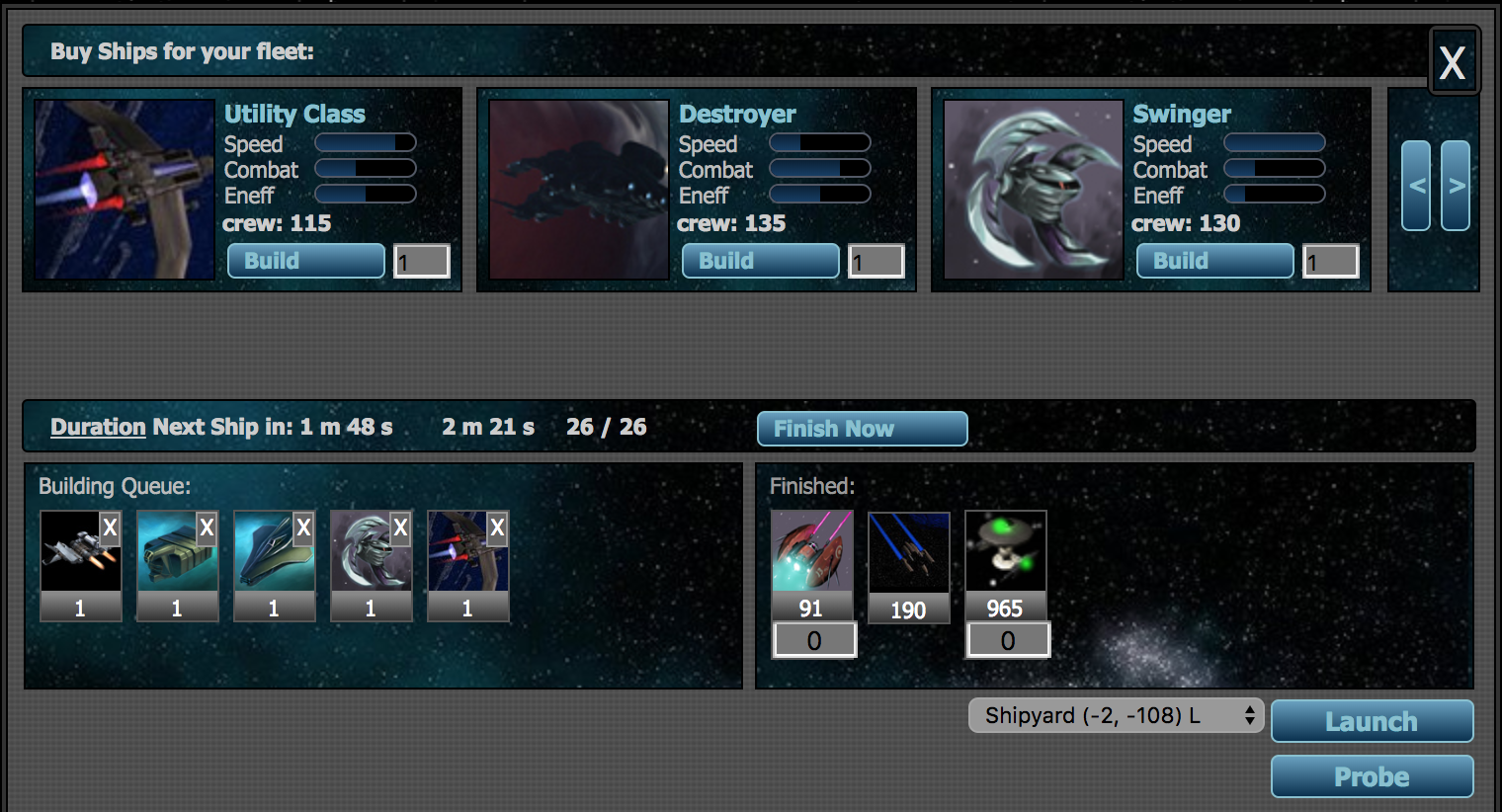Click the quantity field next to Build for Swinger

tap(1330, 260)
